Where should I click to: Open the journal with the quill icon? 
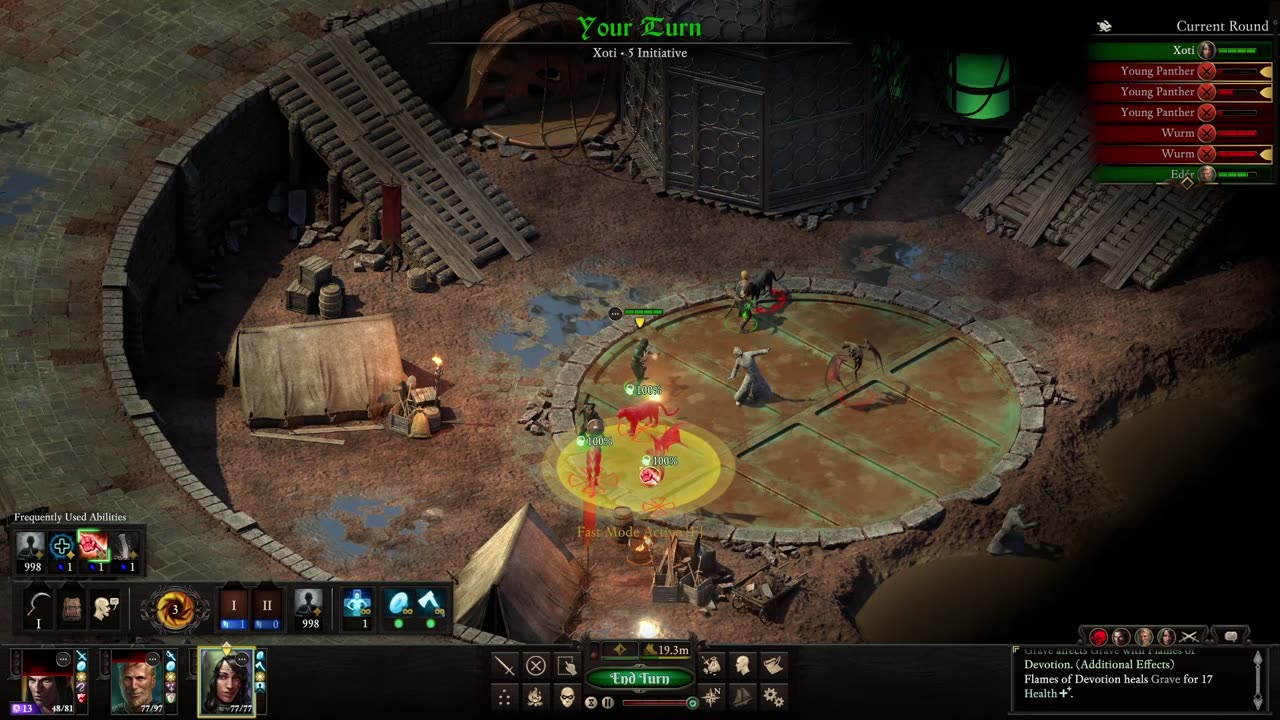(774, 666)
